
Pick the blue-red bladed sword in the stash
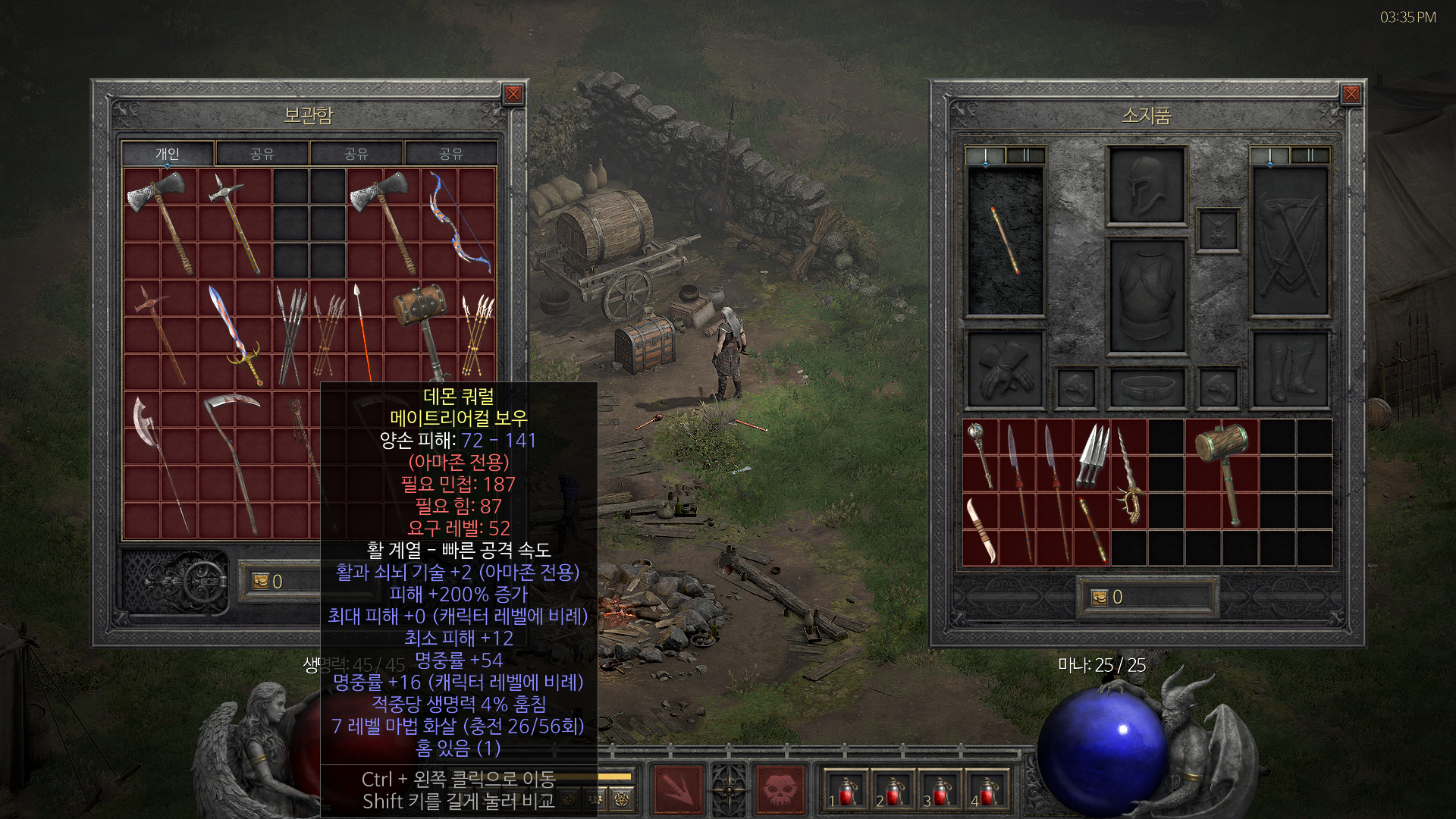point(235,334)
